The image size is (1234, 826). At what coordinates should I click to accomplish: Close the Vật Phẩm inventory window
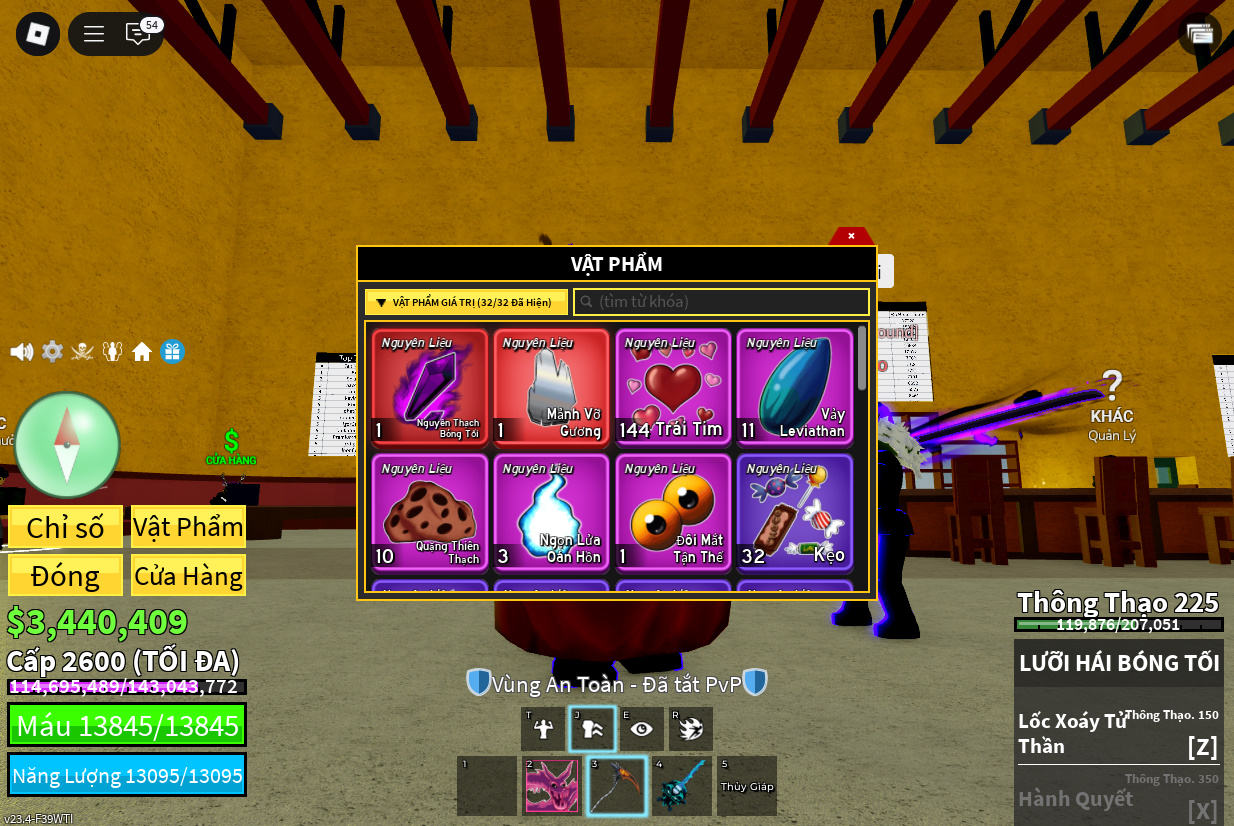[851, 236]
